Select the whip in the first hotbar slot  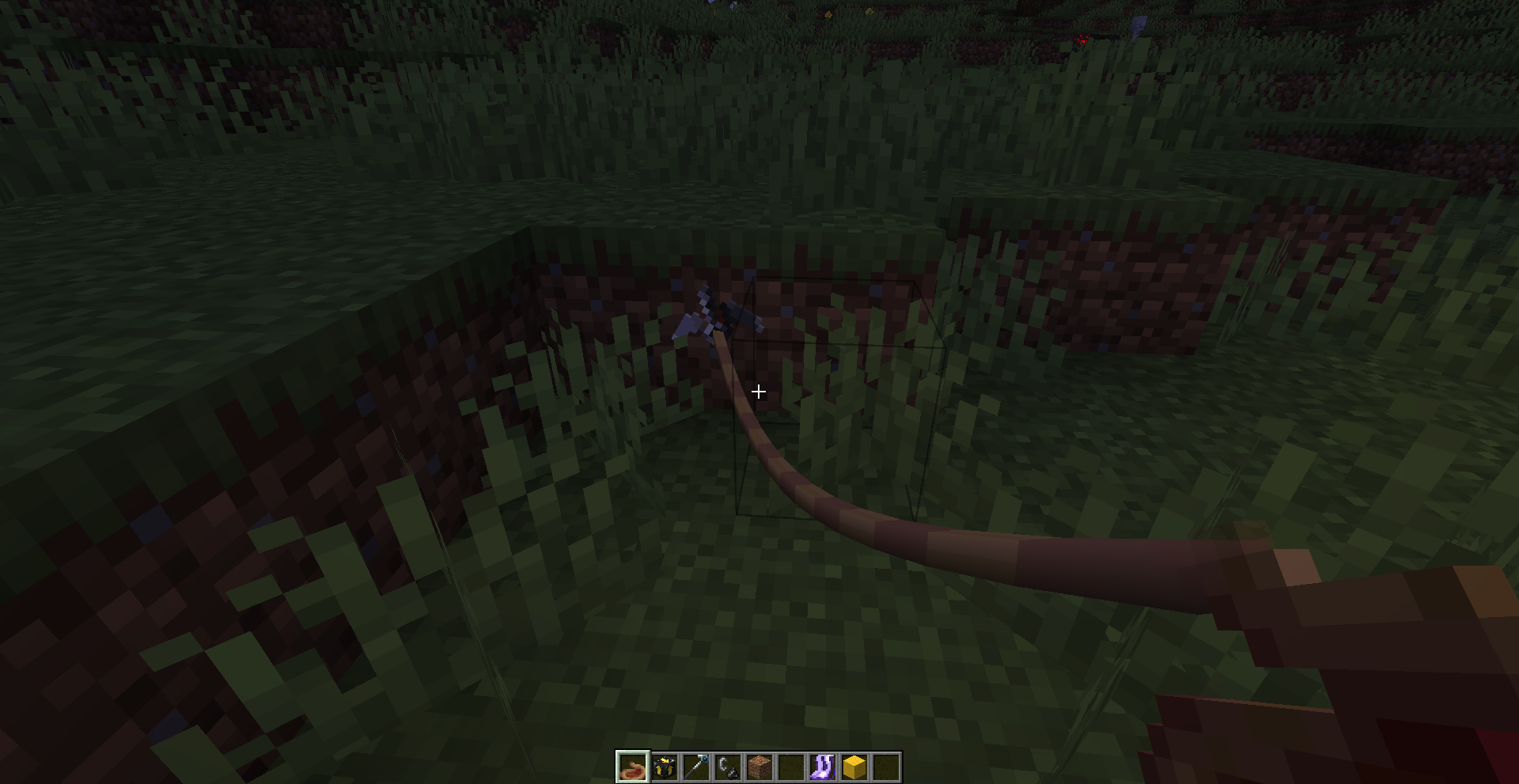coord(632,767)
